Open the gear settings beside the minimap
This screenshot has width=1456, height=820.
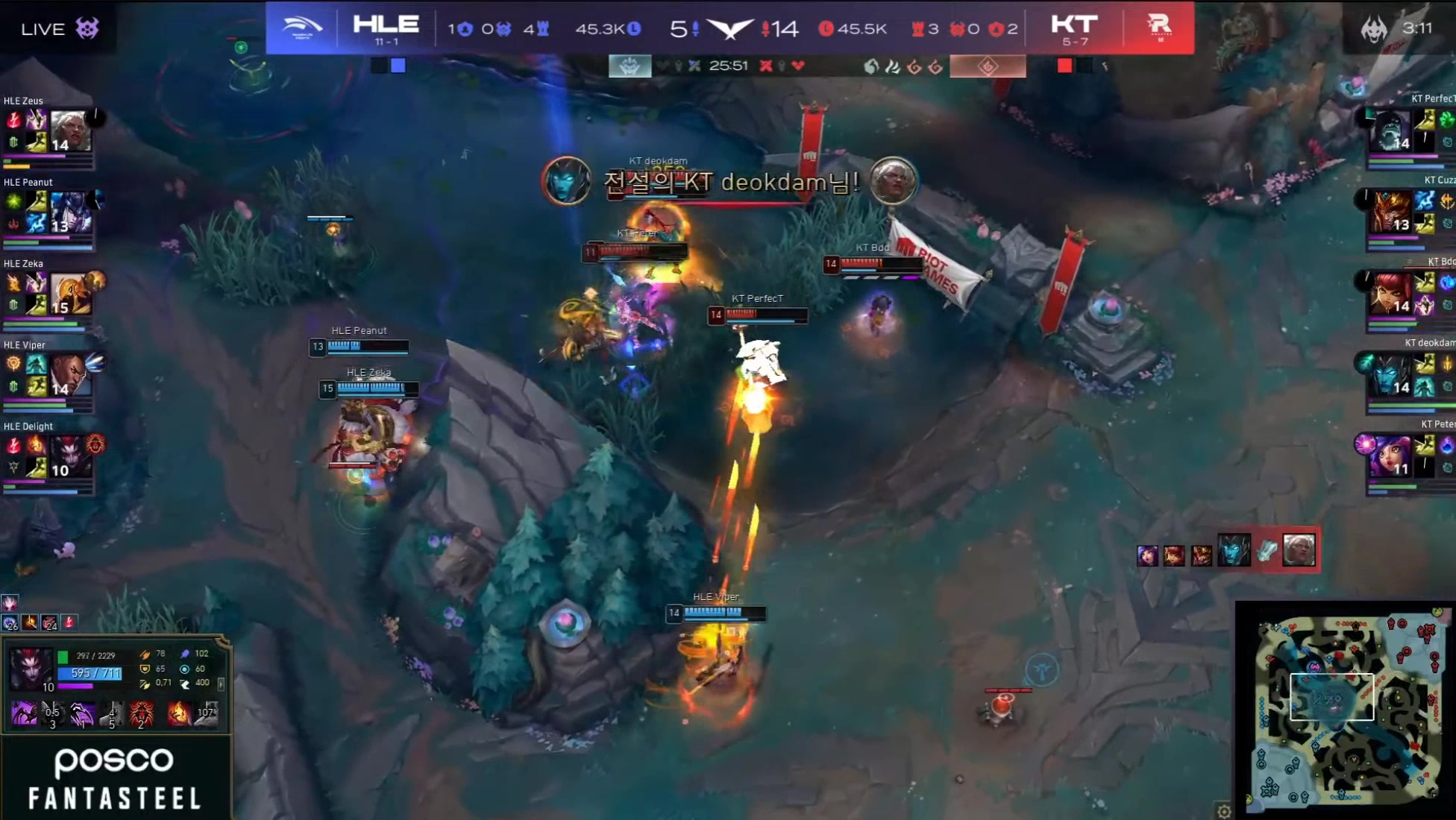pos(1223,811)
